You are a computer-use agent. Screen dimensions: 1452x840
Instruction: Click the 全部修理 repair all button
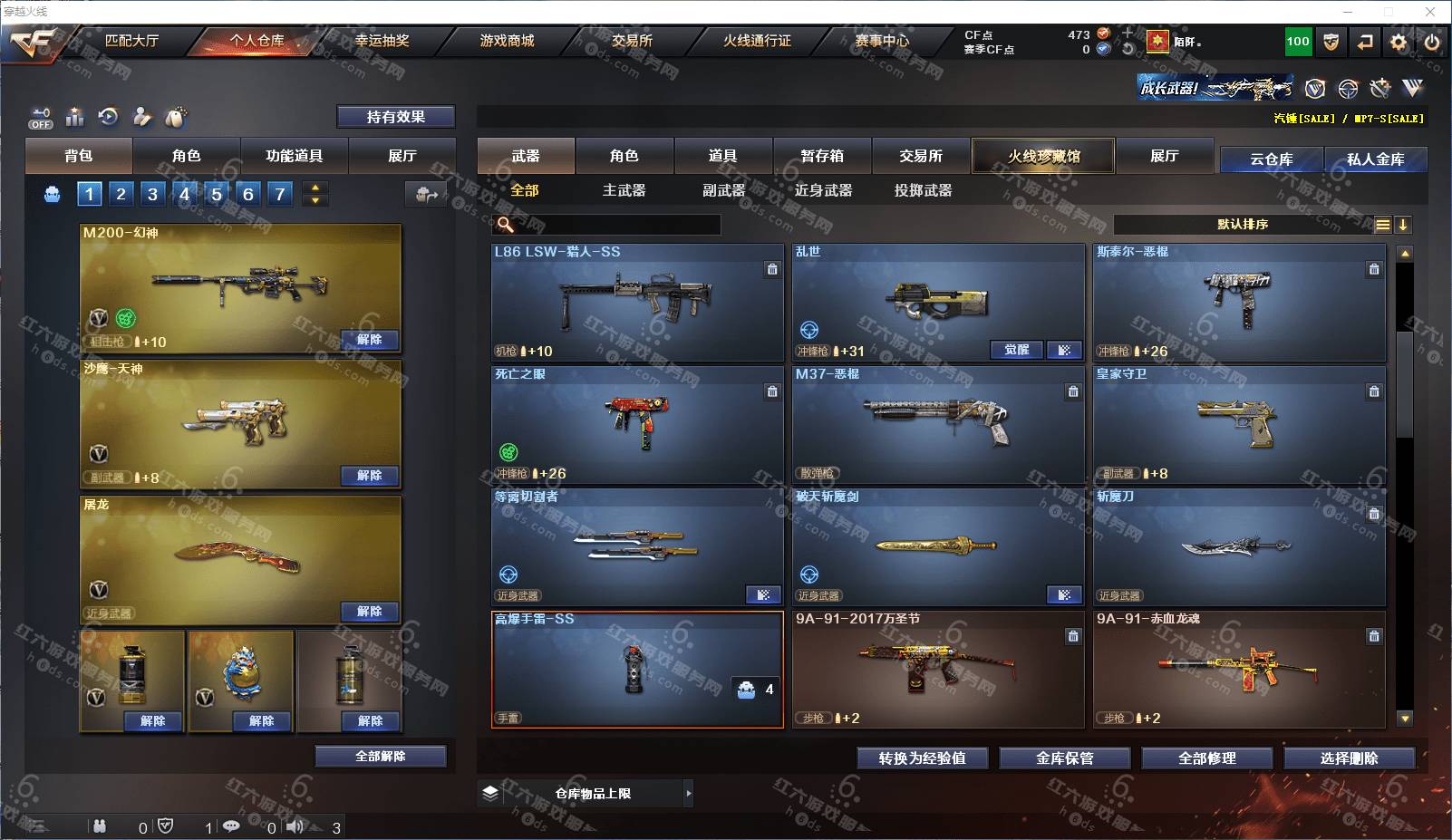click(1206, 758)
